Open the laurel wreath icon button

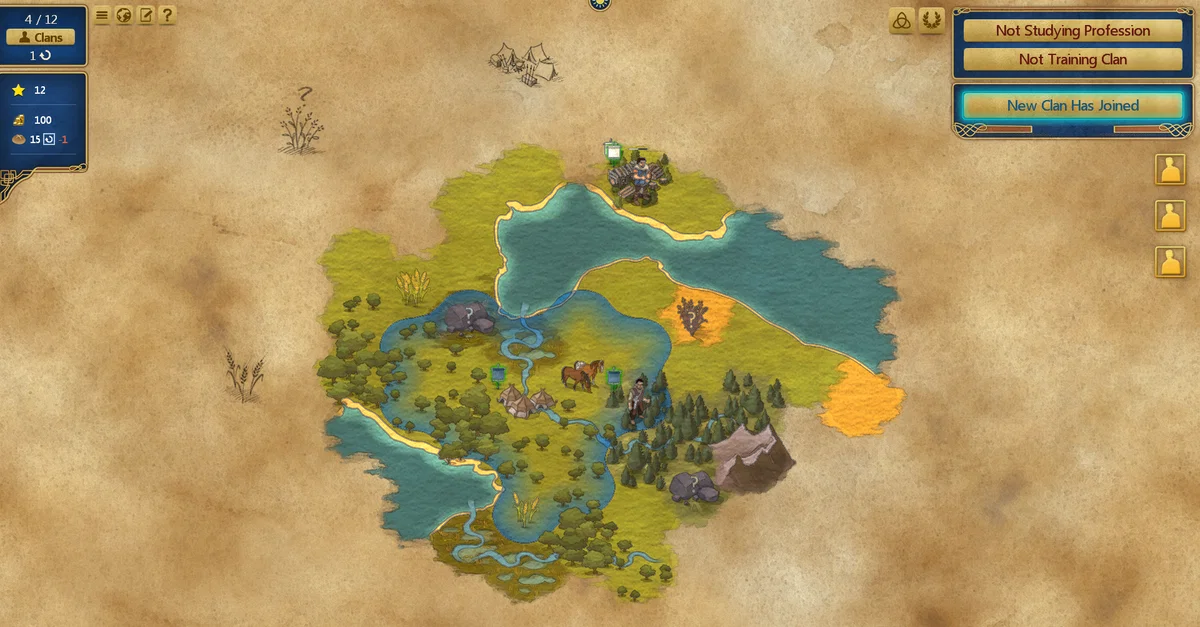[x=931, y=21]
